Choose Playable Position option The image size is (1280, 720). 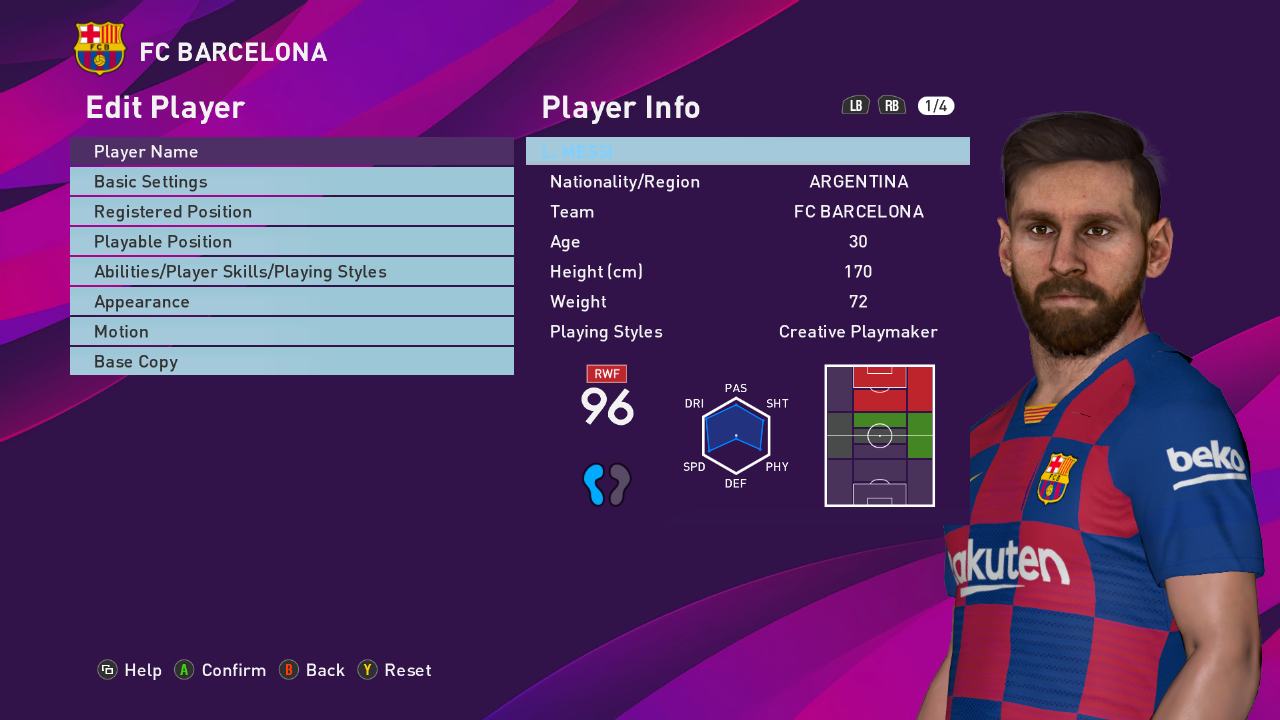[x=291, y=241]
